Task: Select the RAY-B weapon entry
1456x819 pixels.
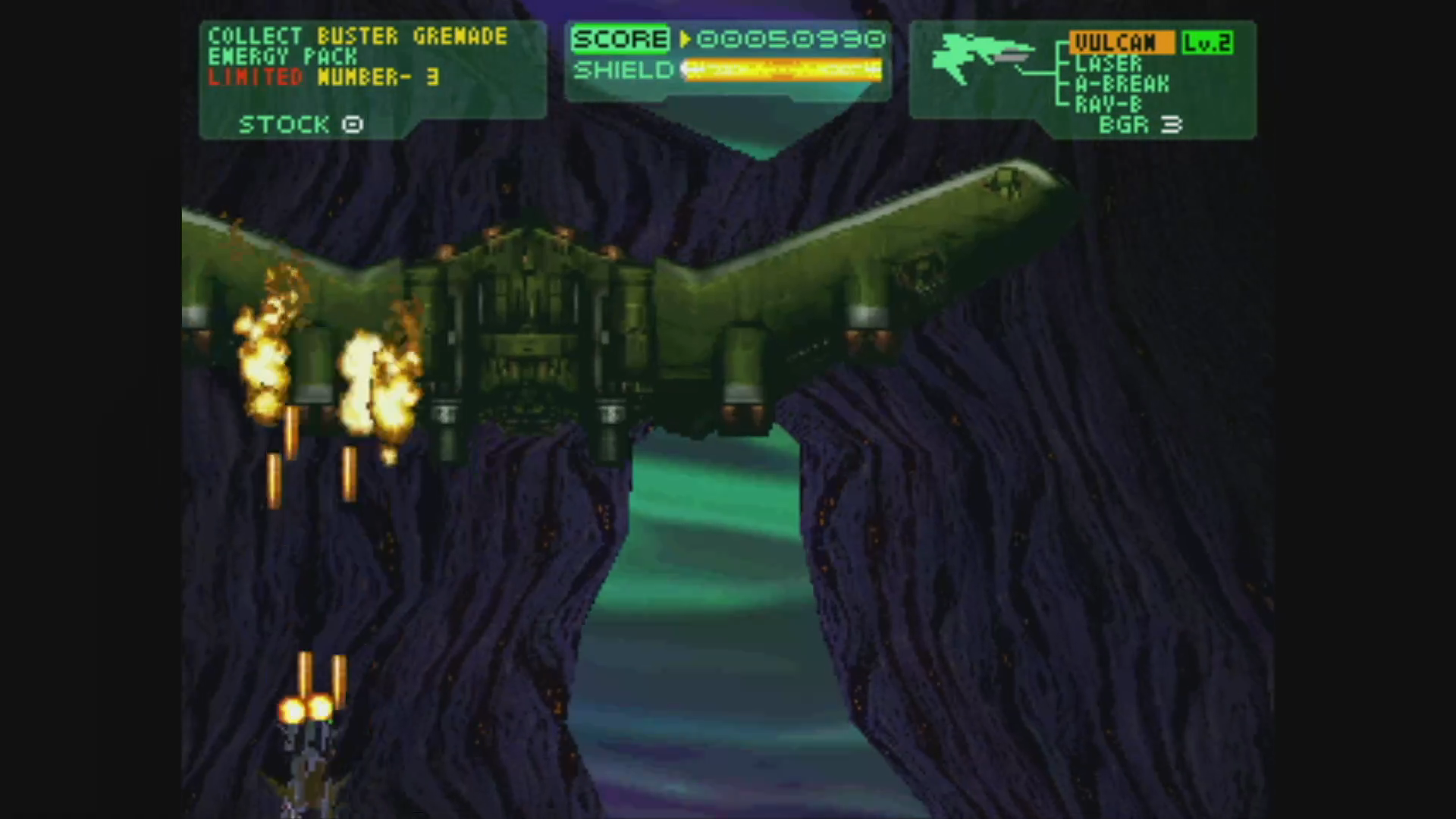Action: pos(1108,105)
